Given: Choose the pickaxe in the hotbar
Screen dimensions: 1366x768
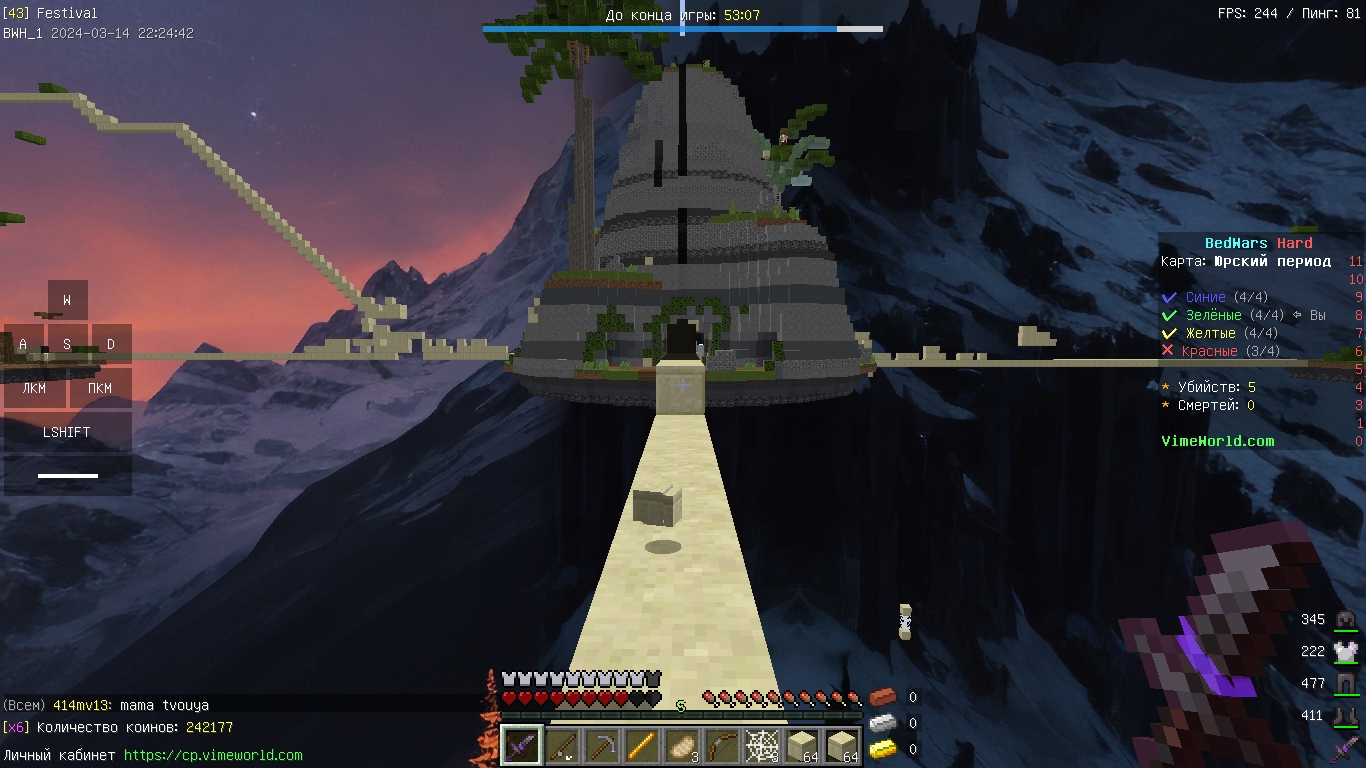Looking at the screenshot, I should coord(603,746).
